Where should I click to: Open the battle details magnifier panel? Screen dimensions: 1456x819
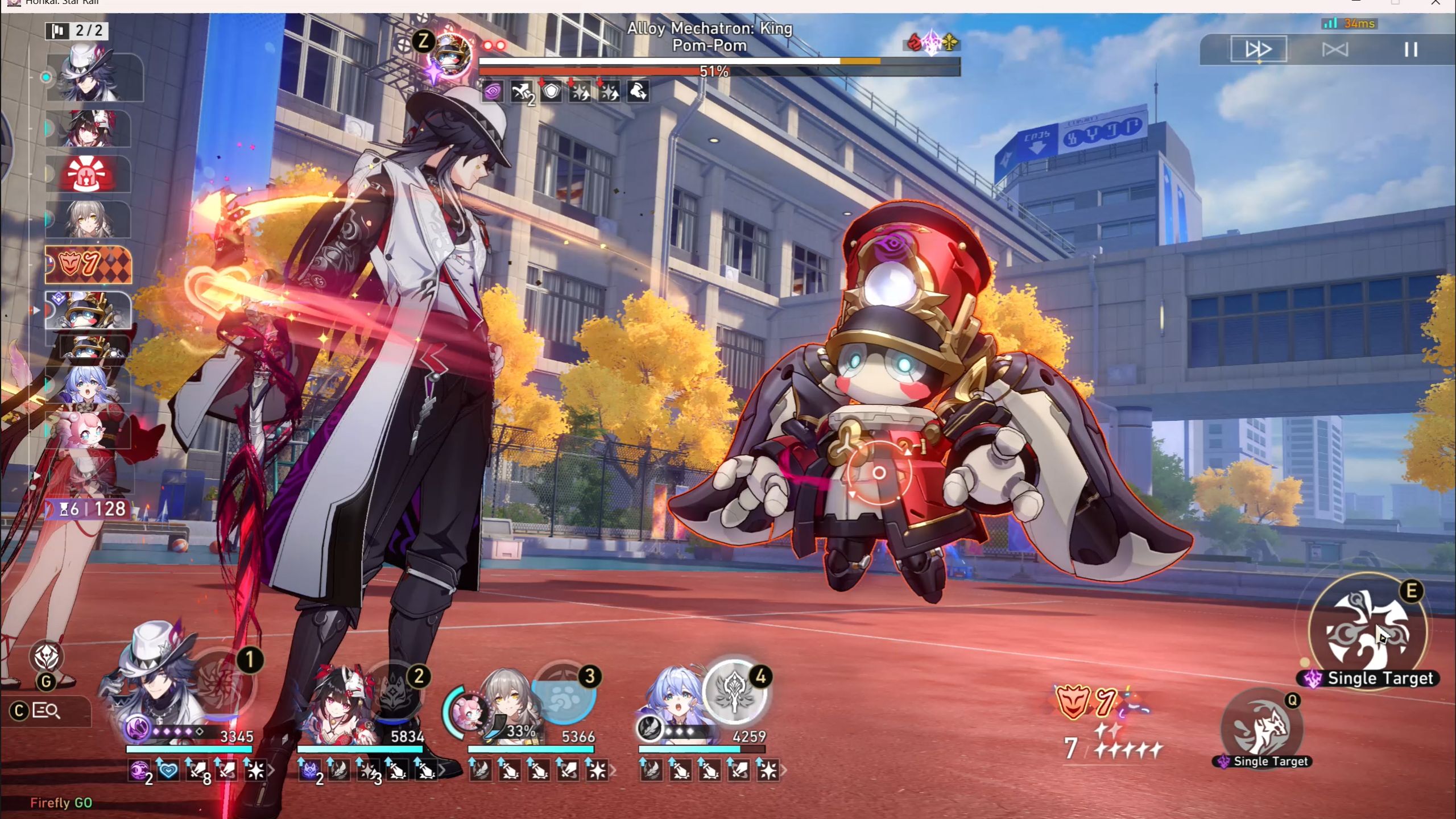tap(47, 711)
